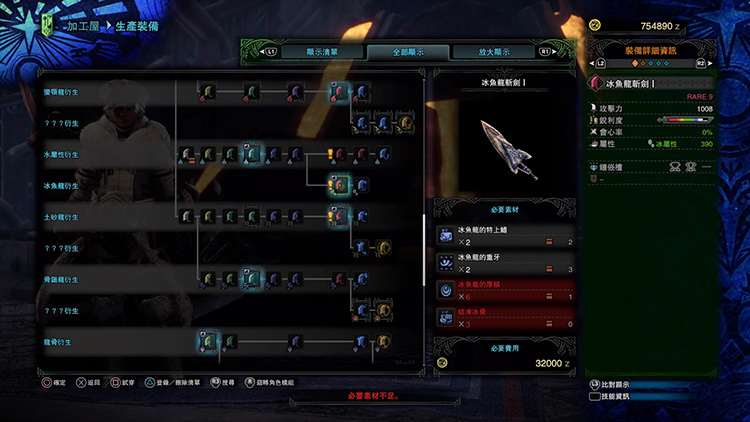Select the grey starting node of 水屬性衍生
Image resolution: width=750 pixels, height=422 pixels.
(x=187, y=155)
